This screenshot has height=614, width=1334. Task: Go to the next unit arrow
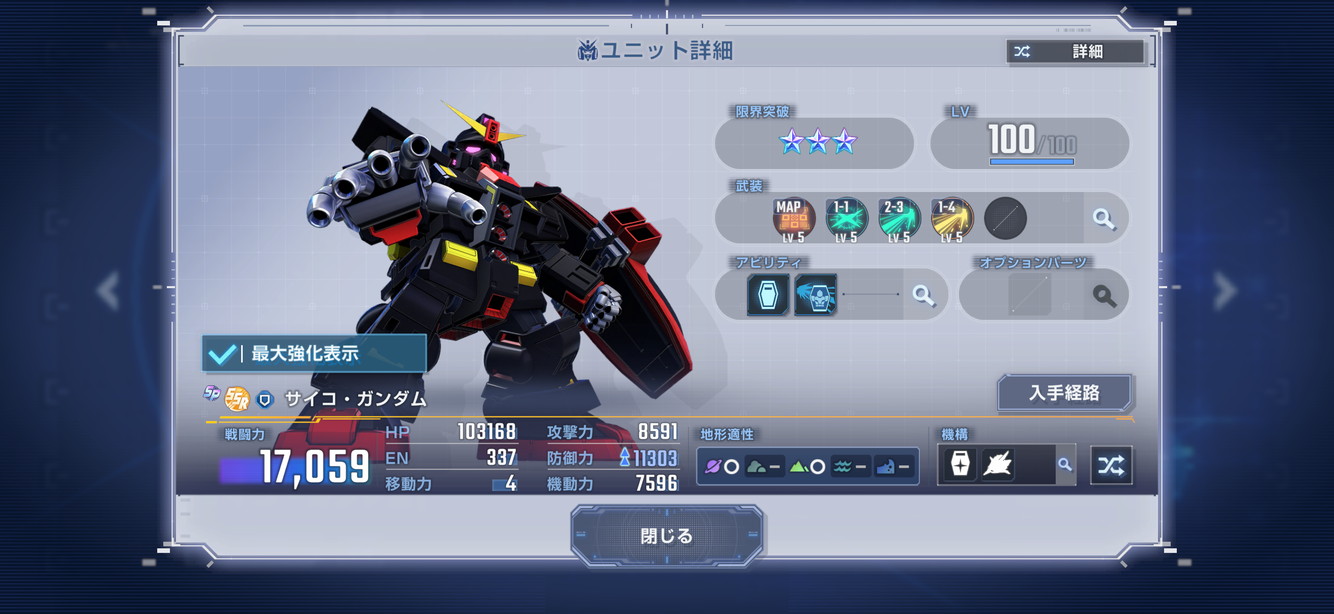pos(1225,291)
